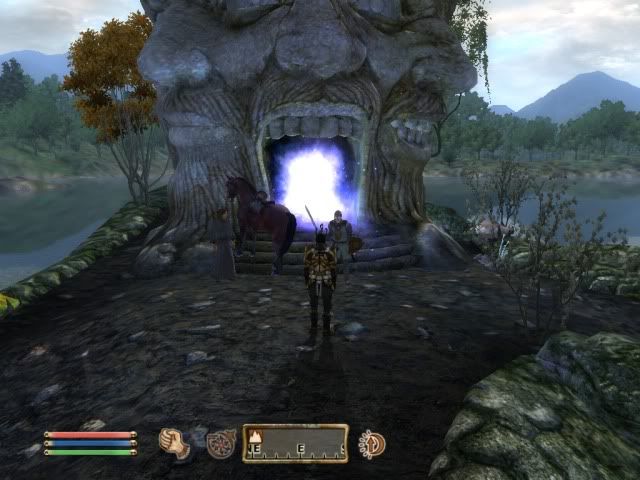The width and height of the screenshot is (640, 480).
Task: Click the compass bar
Action: point(295,443)
